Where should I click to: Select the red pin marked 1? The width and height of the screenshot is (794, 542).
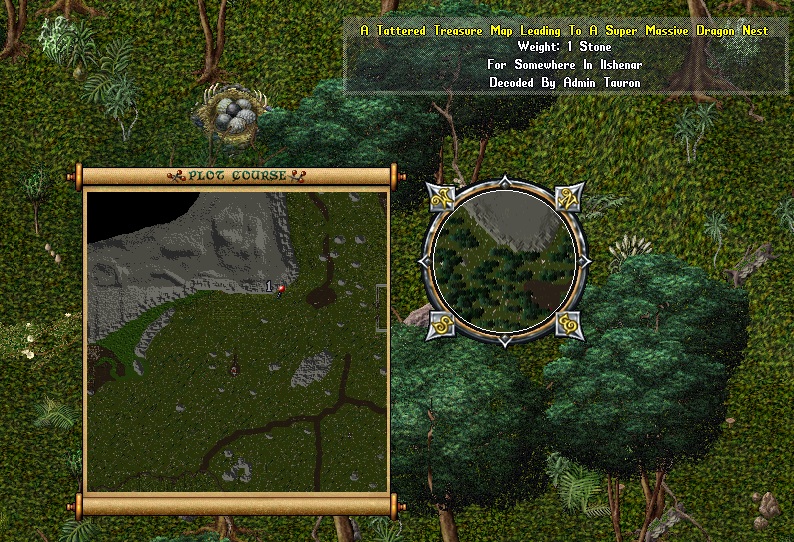[x=281, y=289]
